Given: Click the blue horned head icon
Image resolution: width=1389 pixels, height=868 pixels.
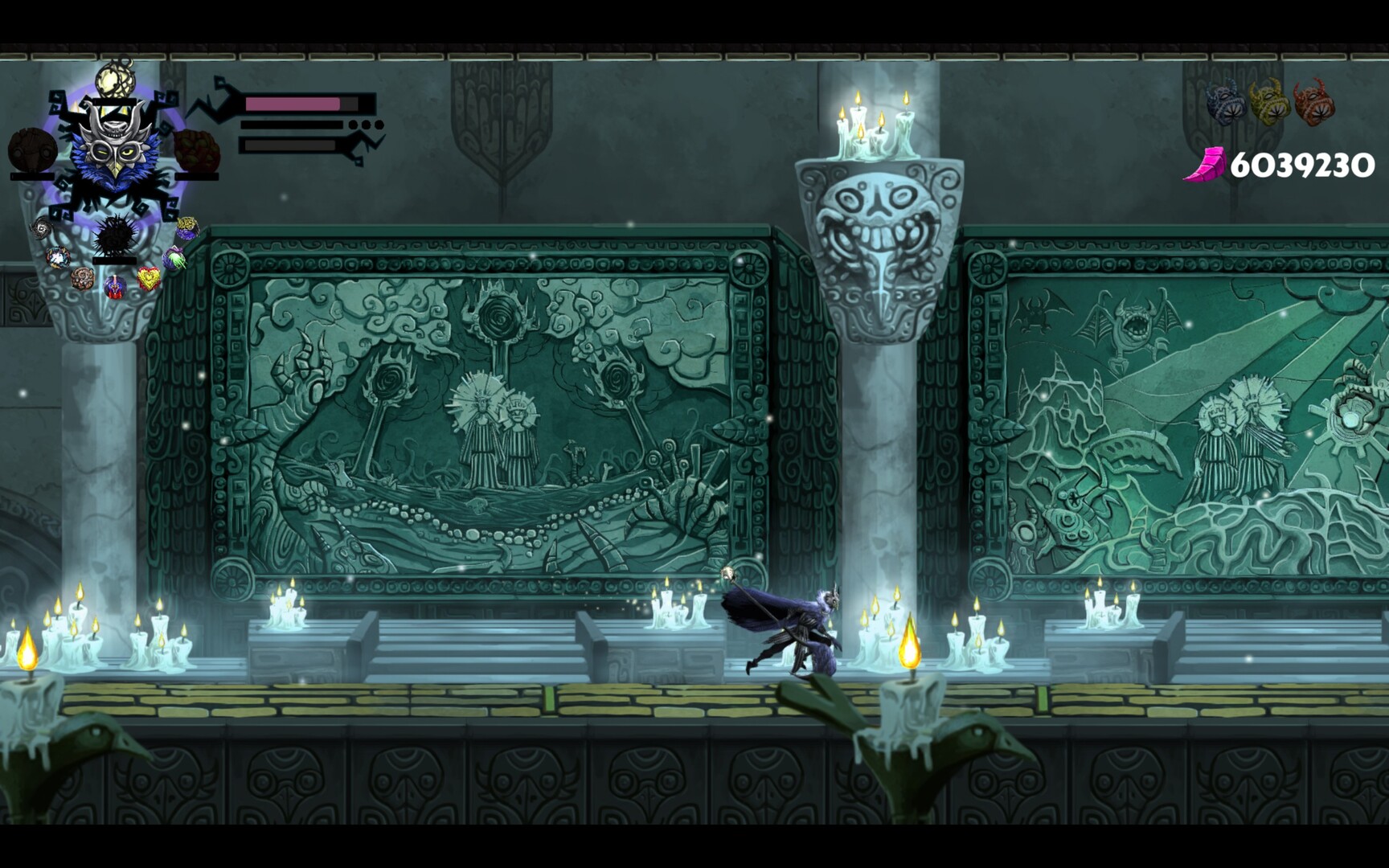Looking at the screenshot, I should point(1226,103).
